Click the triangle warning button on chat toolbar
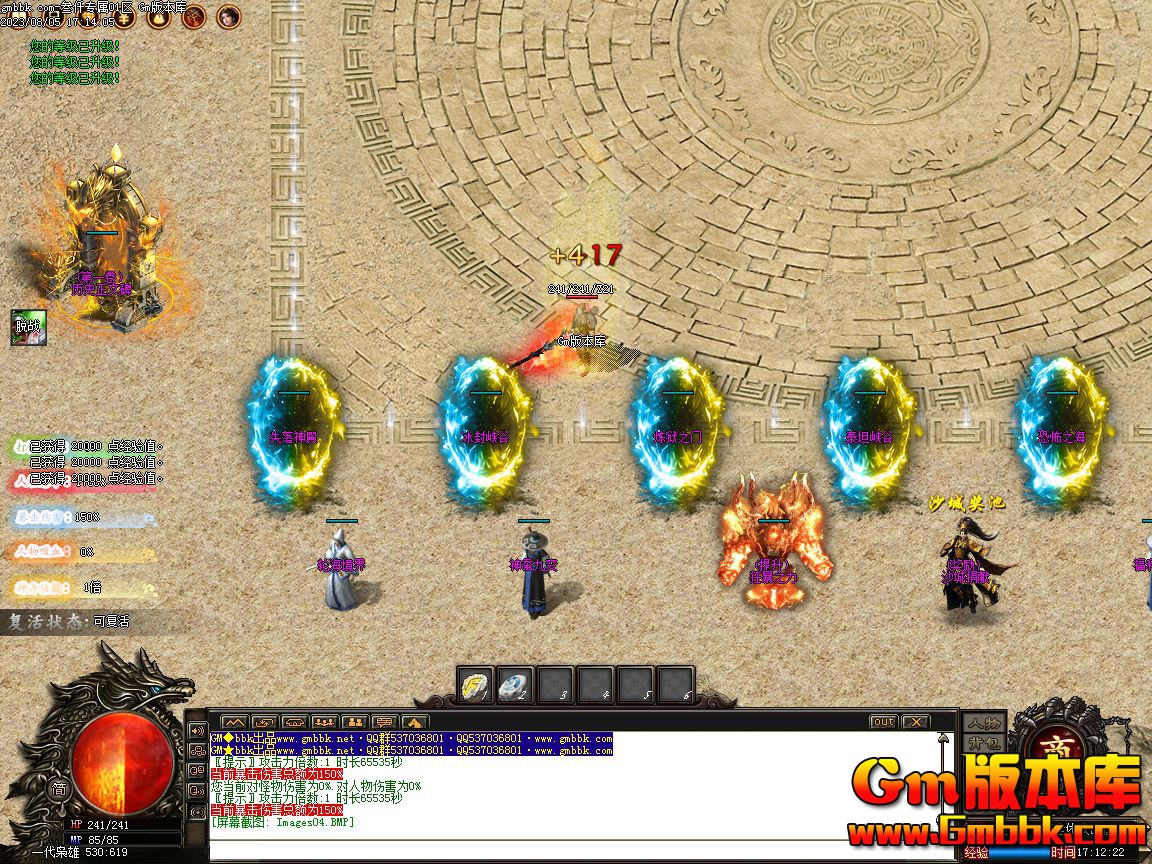This screenshot has height=864, width=1152. [413, 721]
